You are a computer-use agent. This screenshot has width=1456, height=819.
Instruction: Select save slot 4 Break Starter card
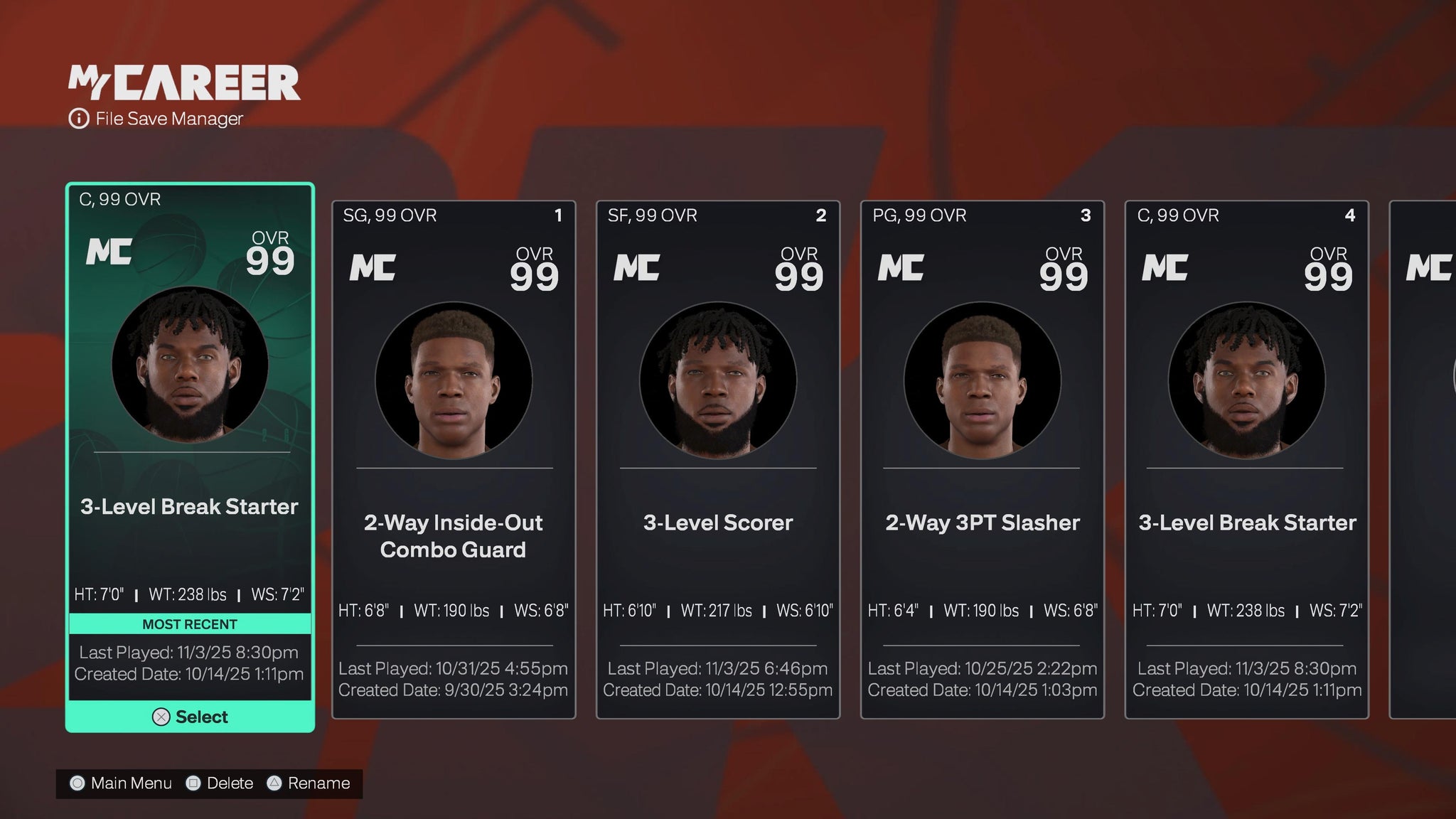(1246, 459)
